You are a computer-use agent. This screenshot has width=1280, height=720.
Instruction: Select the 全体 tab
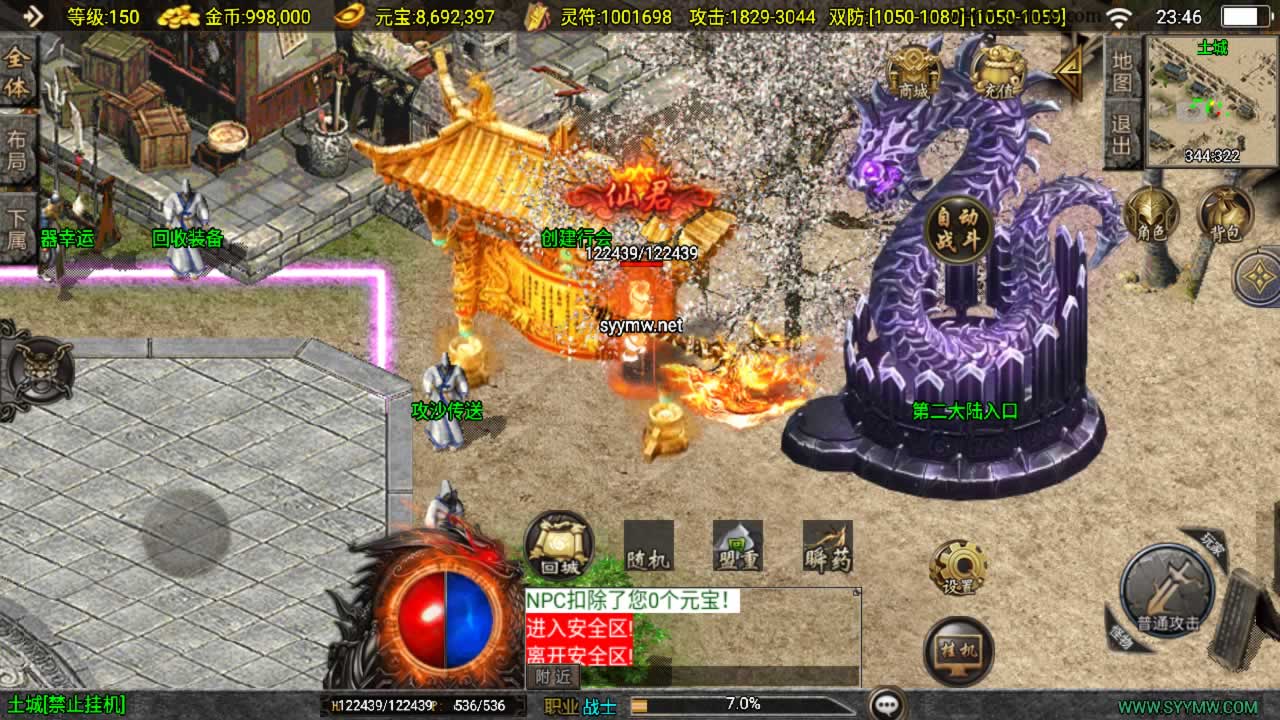(x=18, y=72)
